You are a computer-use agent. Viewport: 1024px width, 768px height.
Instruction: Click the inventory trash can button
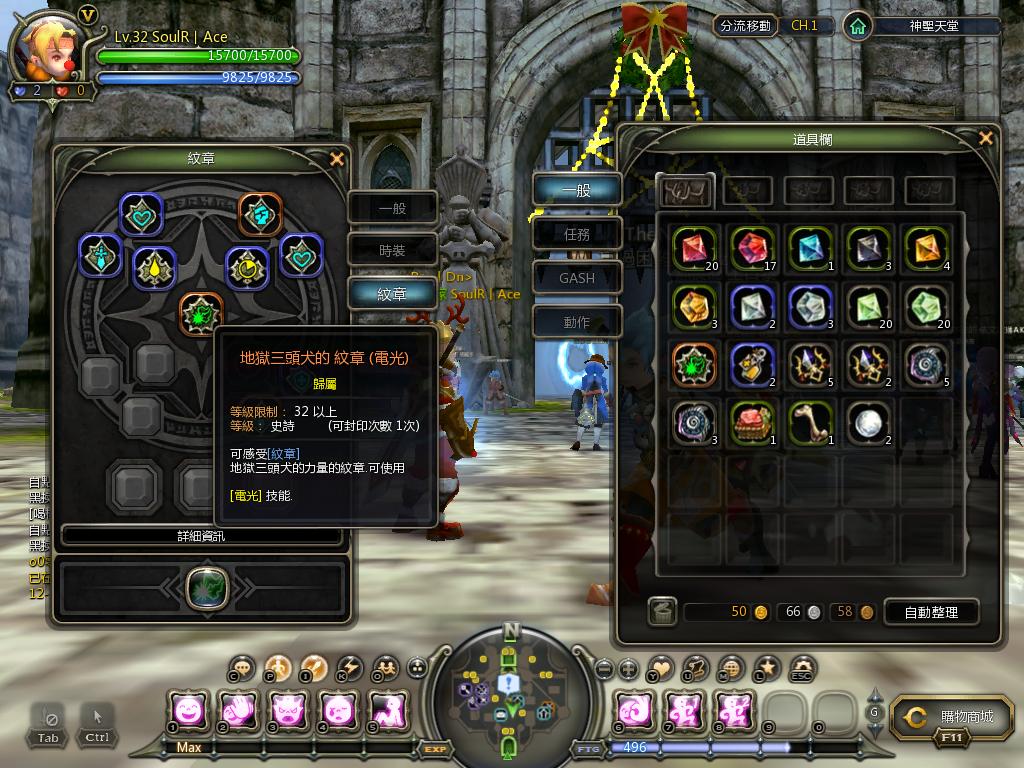[660, 611]
